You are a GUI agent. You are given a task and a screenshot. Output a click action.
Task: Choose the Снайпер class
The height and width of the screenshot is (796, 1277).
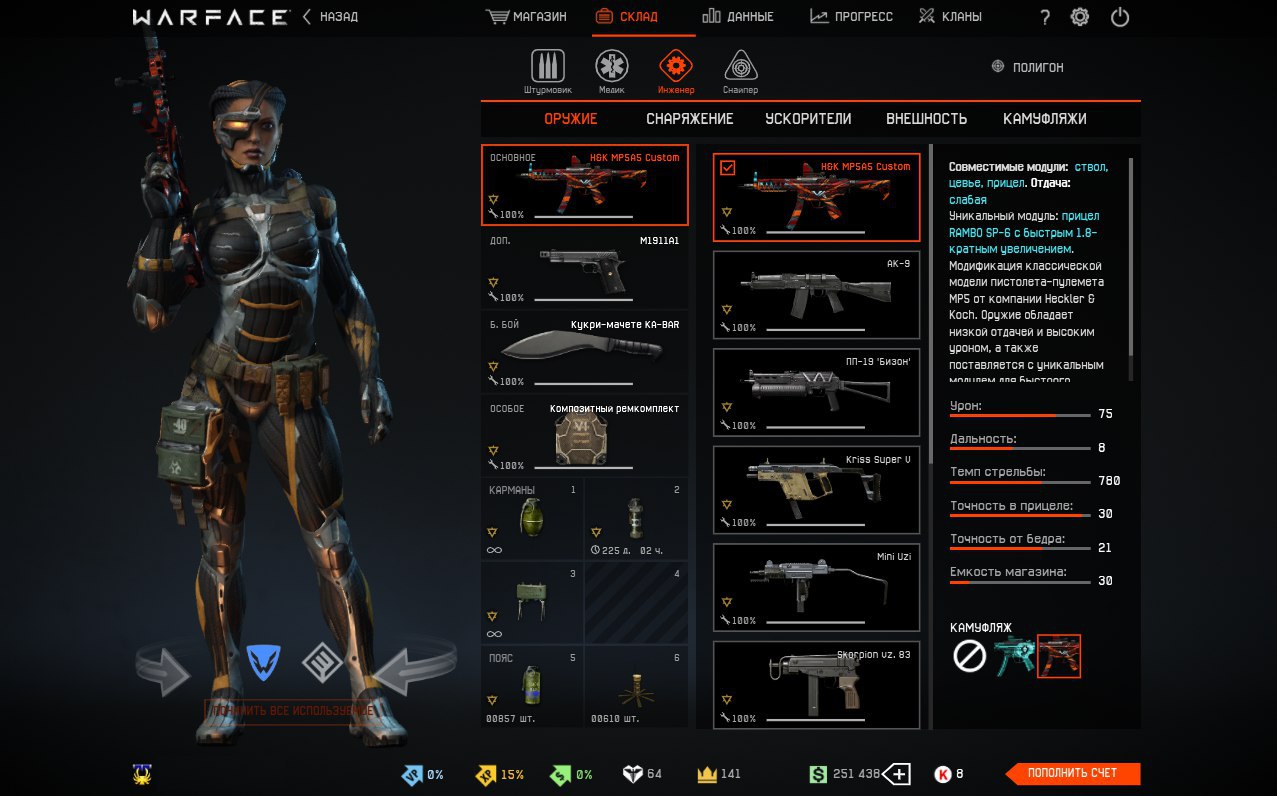pyautogui.click(x=740, y=70)
